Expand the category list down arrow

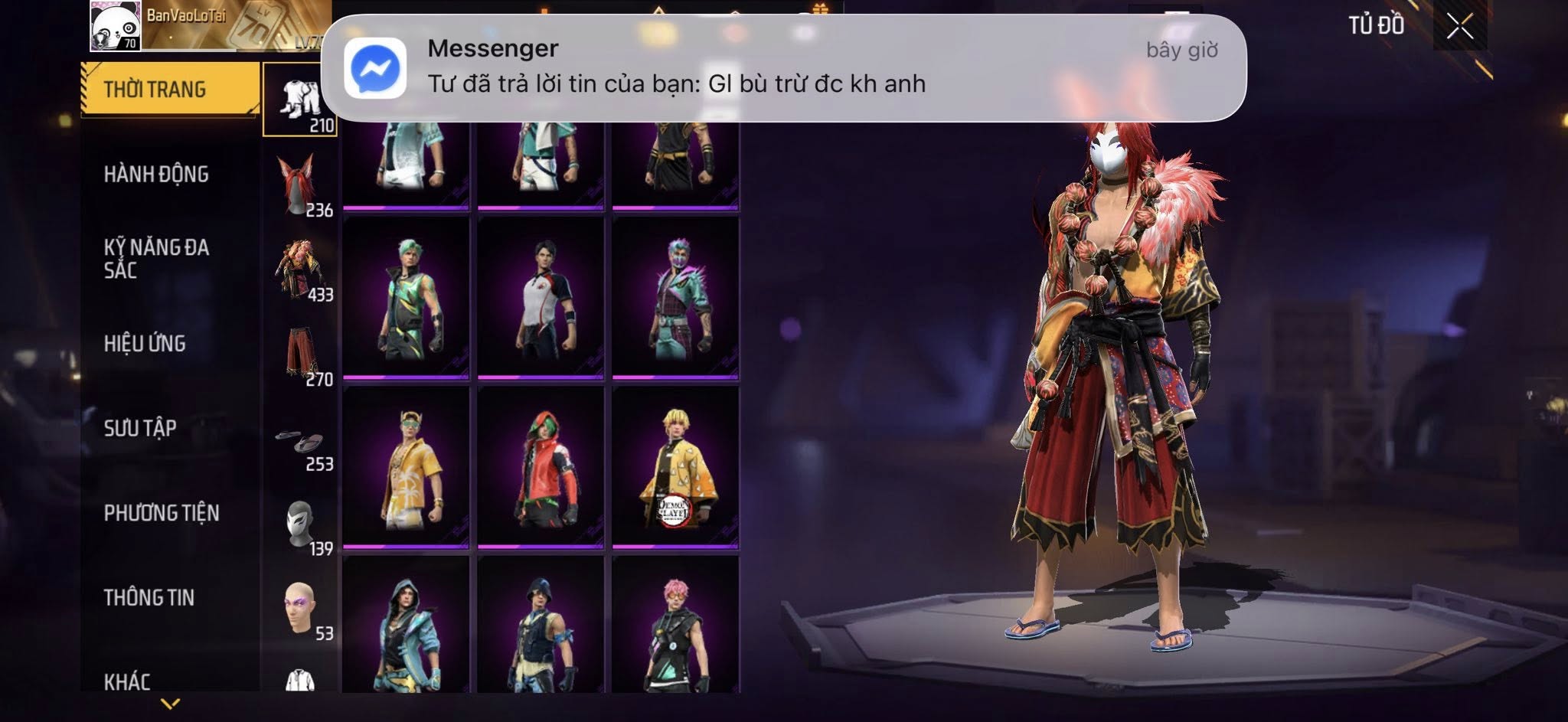pos(170,704)
